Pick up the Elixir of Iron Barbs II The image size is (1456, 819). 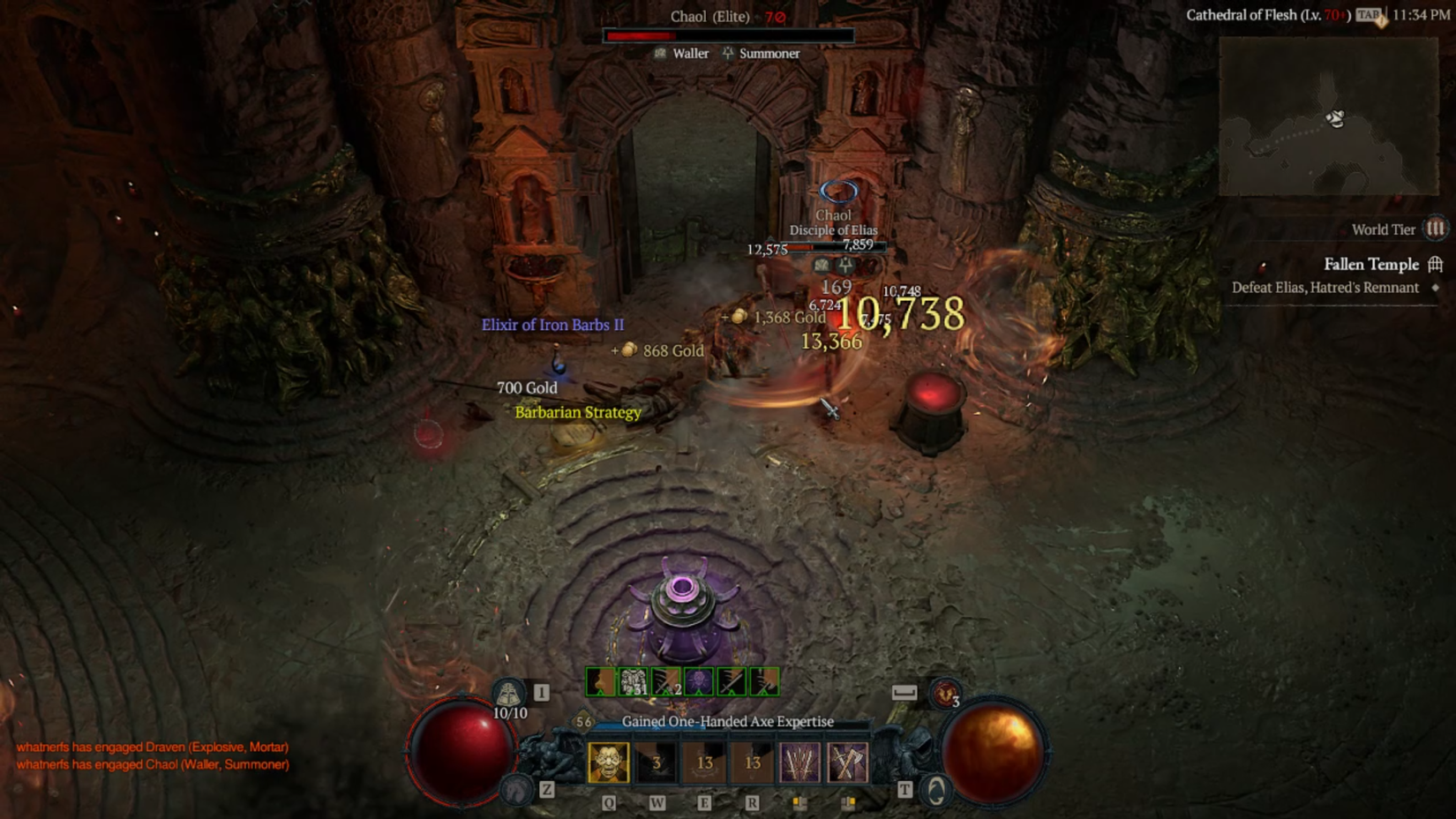[x=552, y=325]
